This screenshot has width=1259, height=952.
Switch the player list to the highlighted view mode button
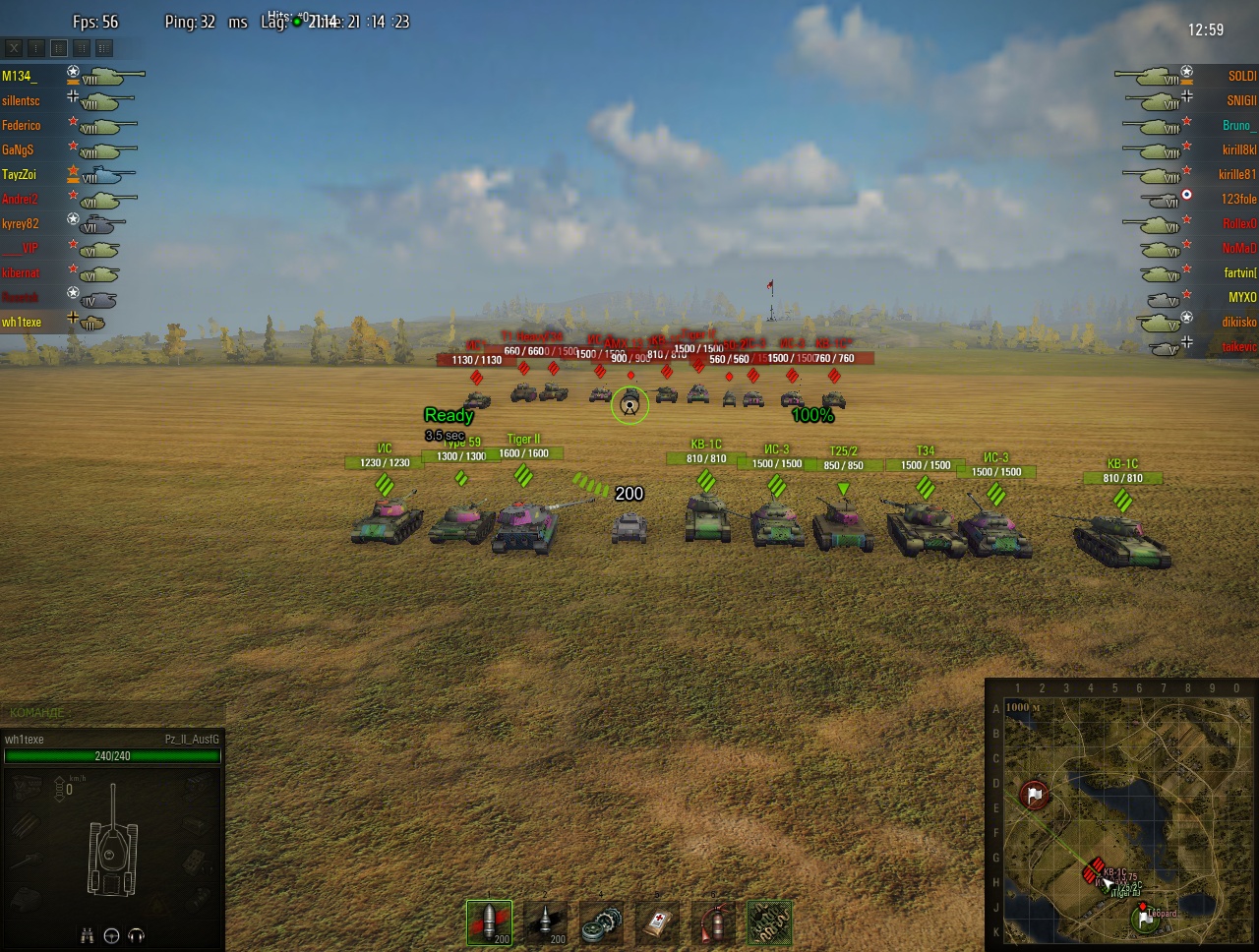coord(59,47)
